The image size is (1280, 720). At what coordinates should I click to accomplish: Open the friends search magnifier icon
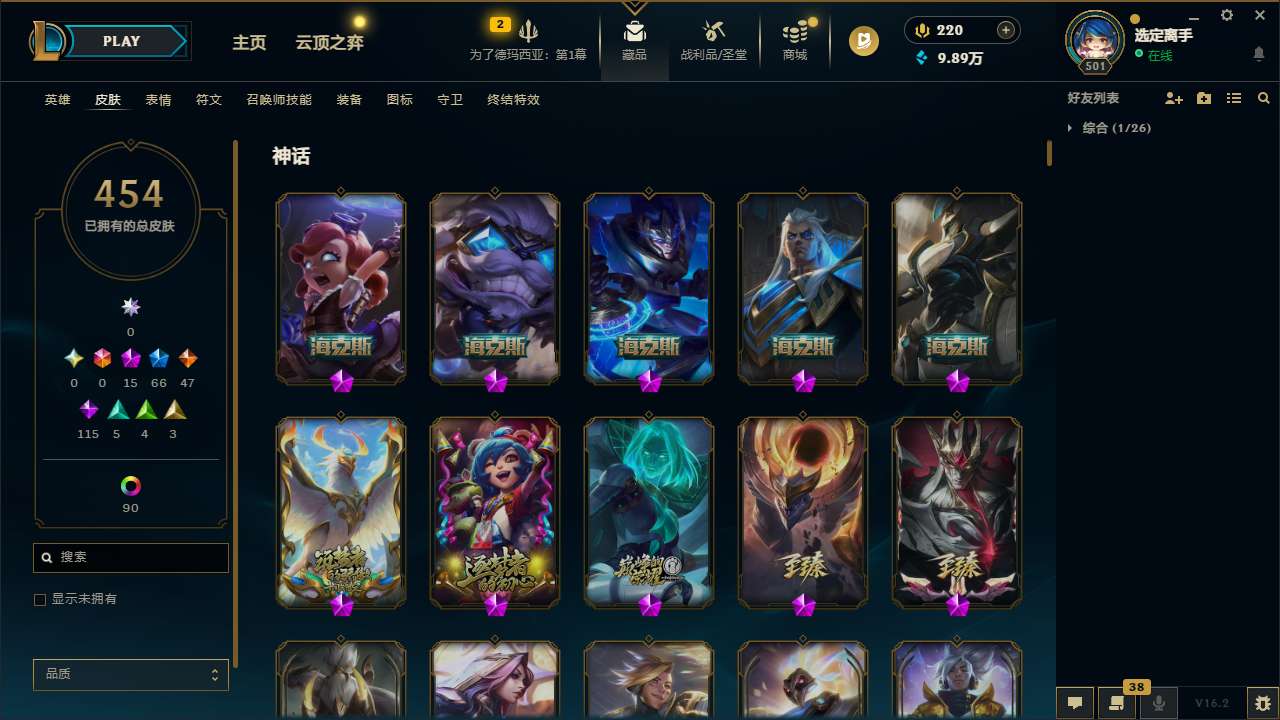(x=1264, y=98)
